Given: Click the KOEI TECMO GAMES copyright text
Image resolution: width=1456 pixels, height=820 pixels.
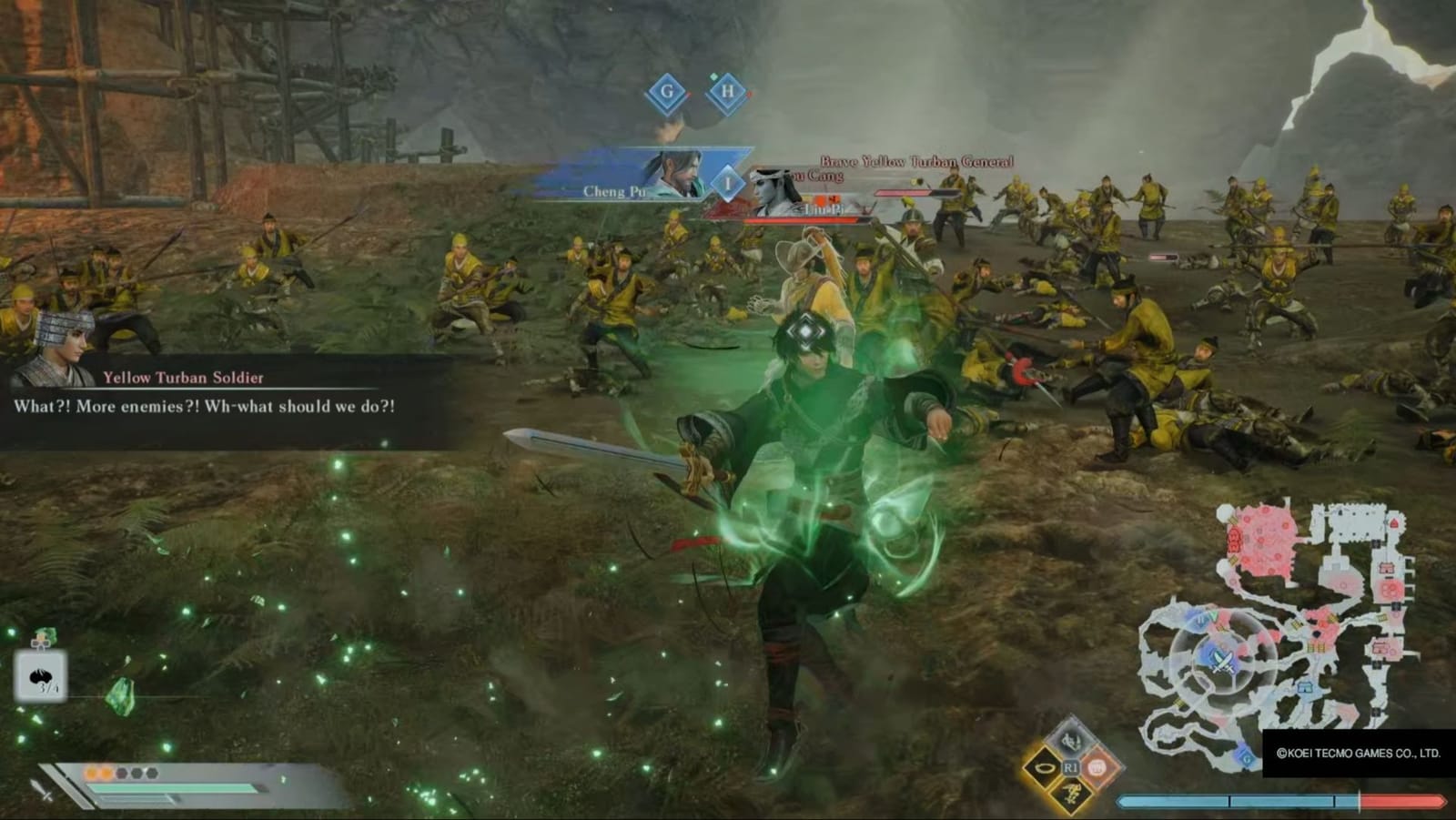Looking at the screenshot, I should click(1356, 753).
